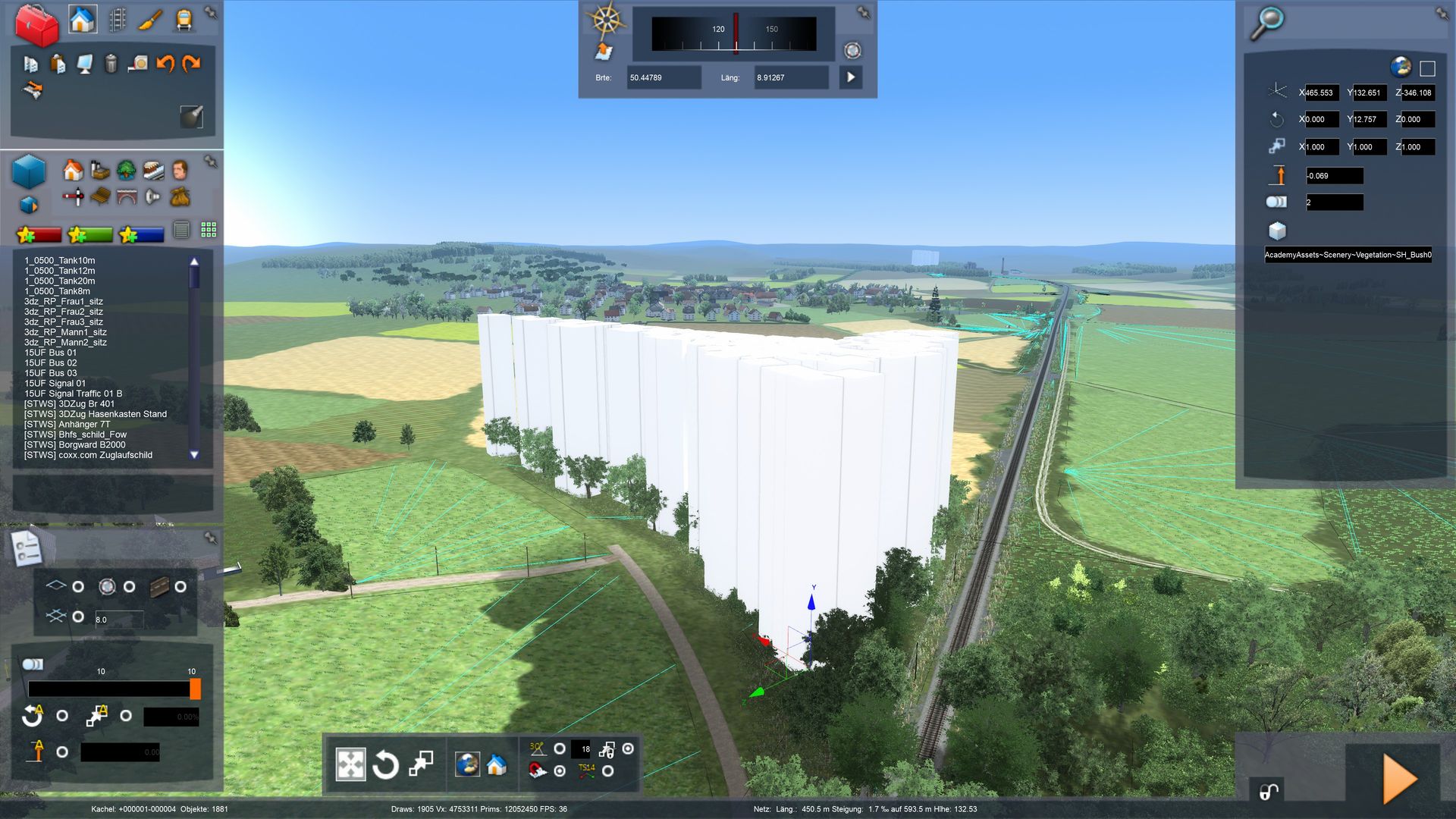Delete with the trash can icon
The height and width of the screenshot is (819, 1456).
(111, 64)
